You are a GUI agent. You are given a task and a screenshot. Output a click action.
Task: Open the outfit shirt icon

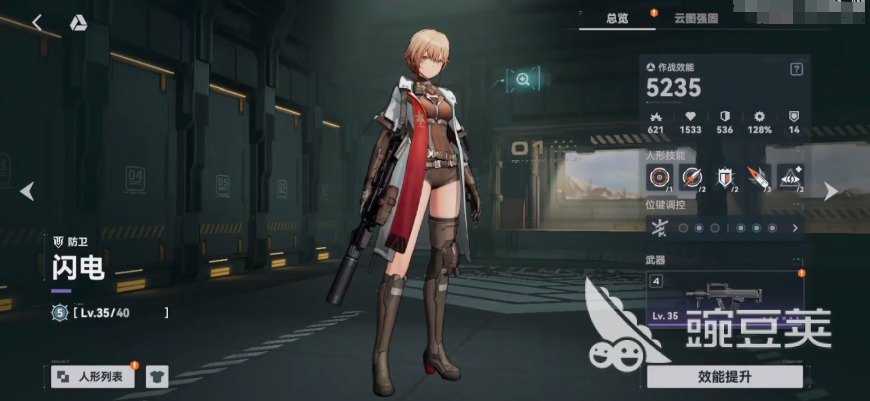pos(157,377)
